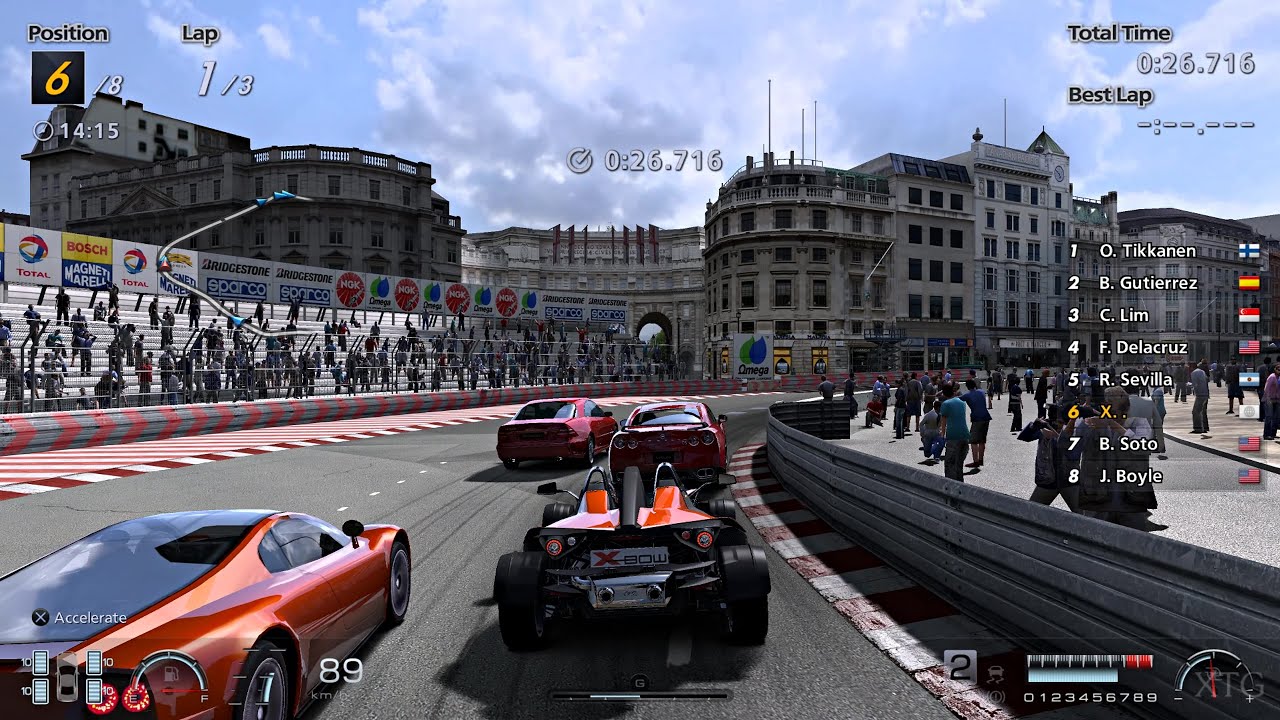Click the handbrake indicator icon

pyautogui.click(x=996, y=694)
